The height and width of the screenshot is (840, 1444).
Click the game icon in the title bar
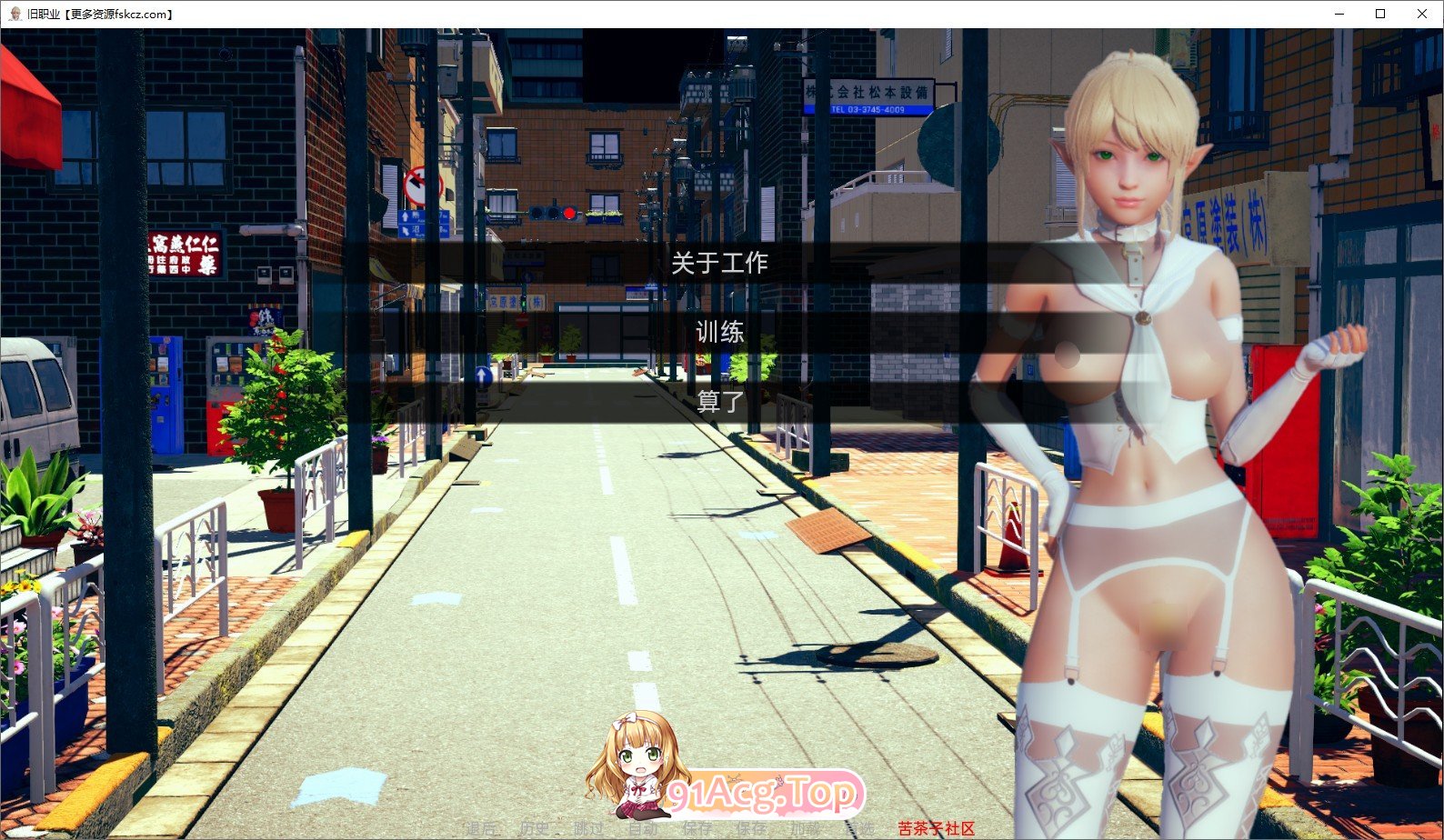16,14
